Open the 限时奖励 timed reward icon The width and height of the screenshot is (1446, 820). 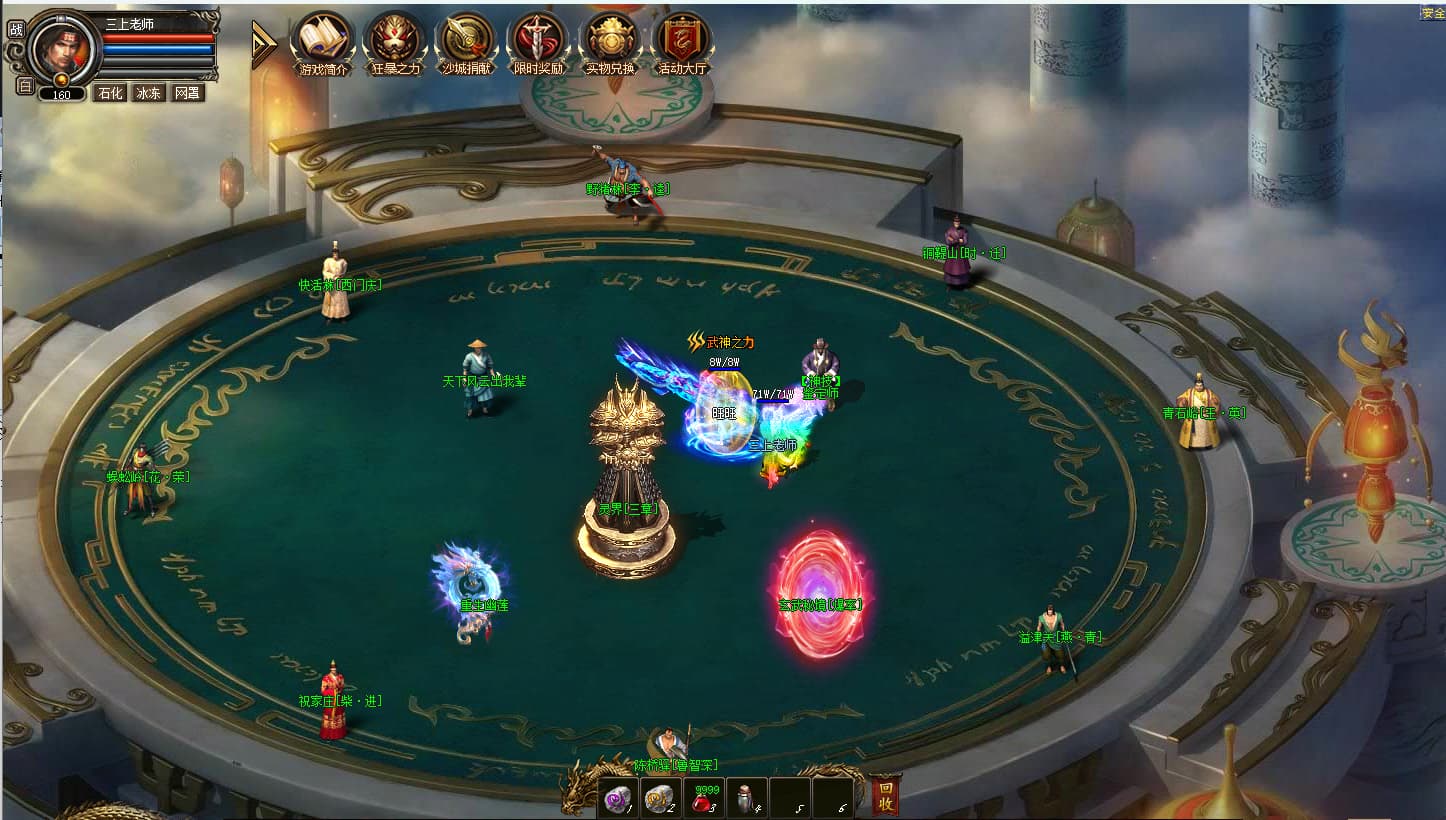point(540,40)
